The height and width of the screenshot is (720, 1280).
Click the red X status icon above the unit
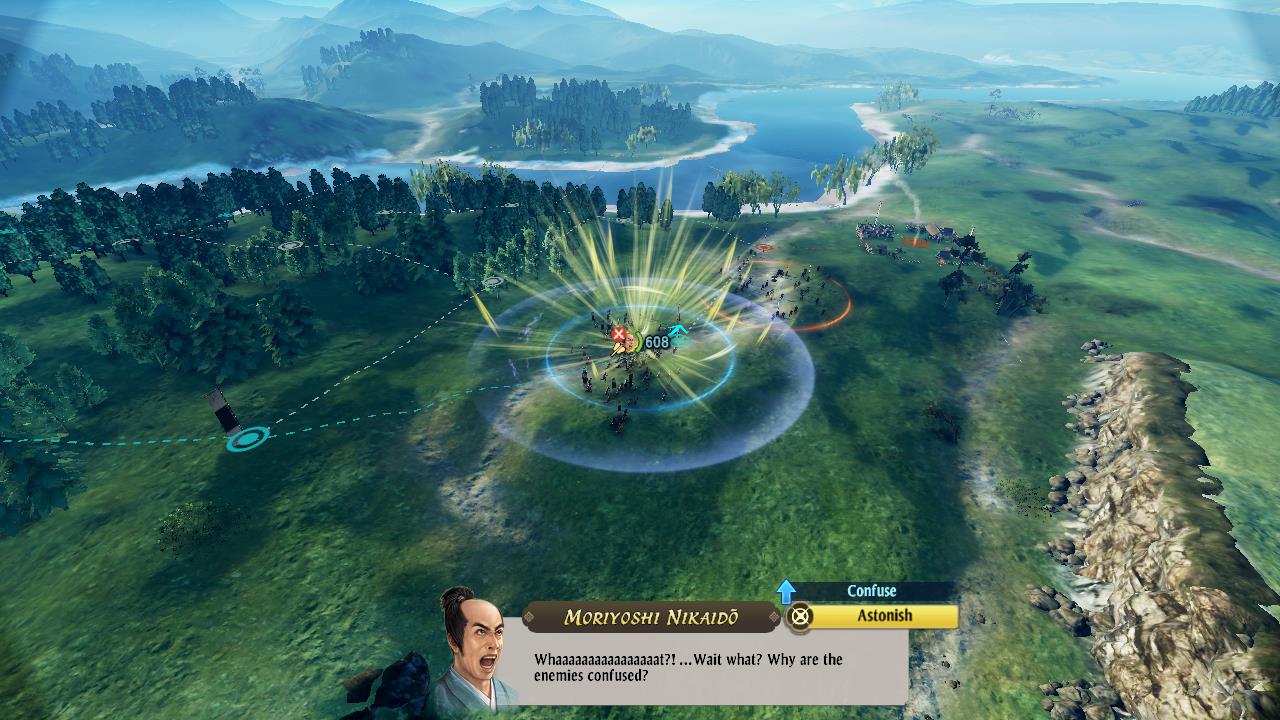pos(619,334)
